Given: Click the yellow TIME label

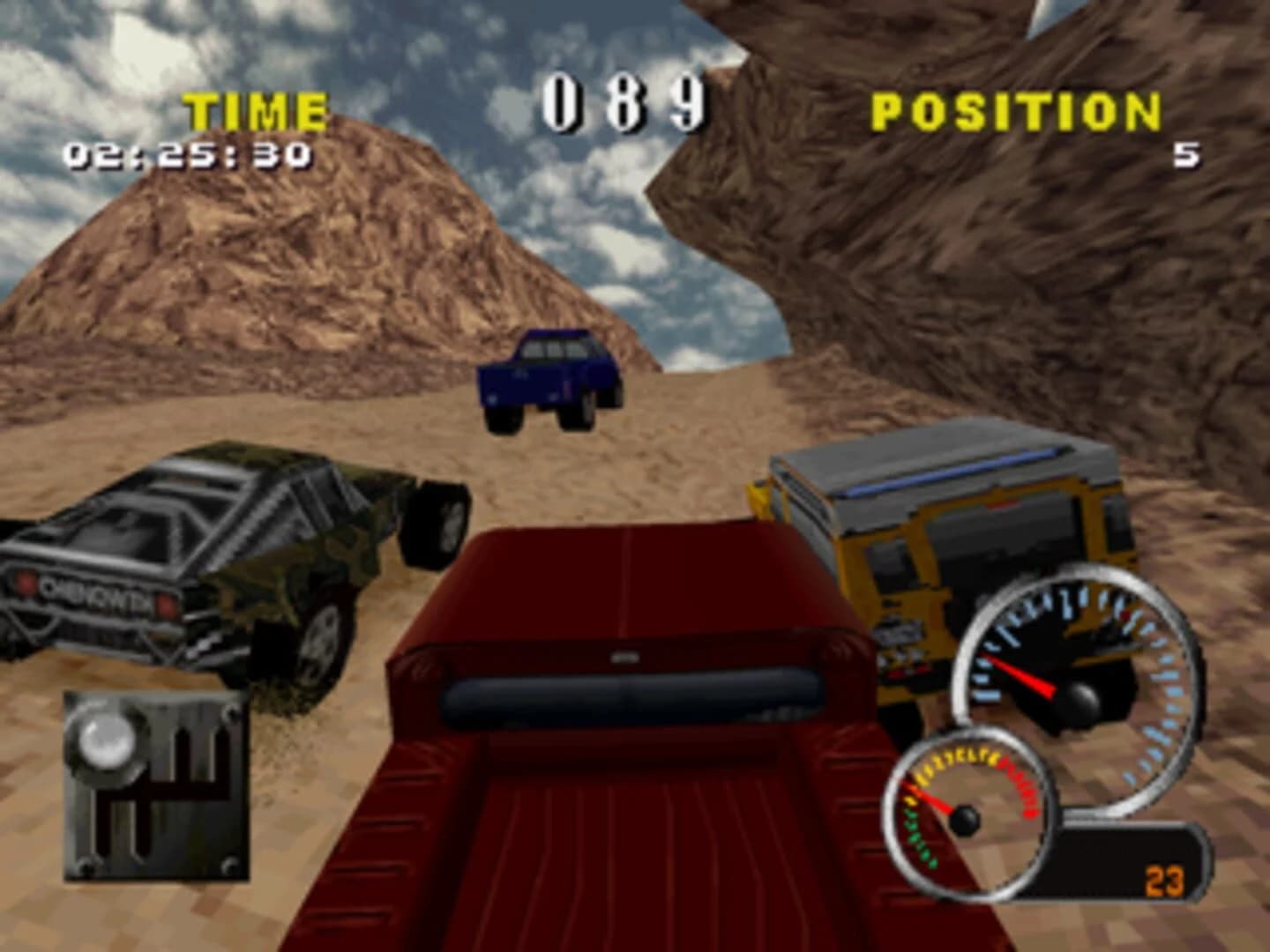Looking at the screenshot, I should coord(258,109).
